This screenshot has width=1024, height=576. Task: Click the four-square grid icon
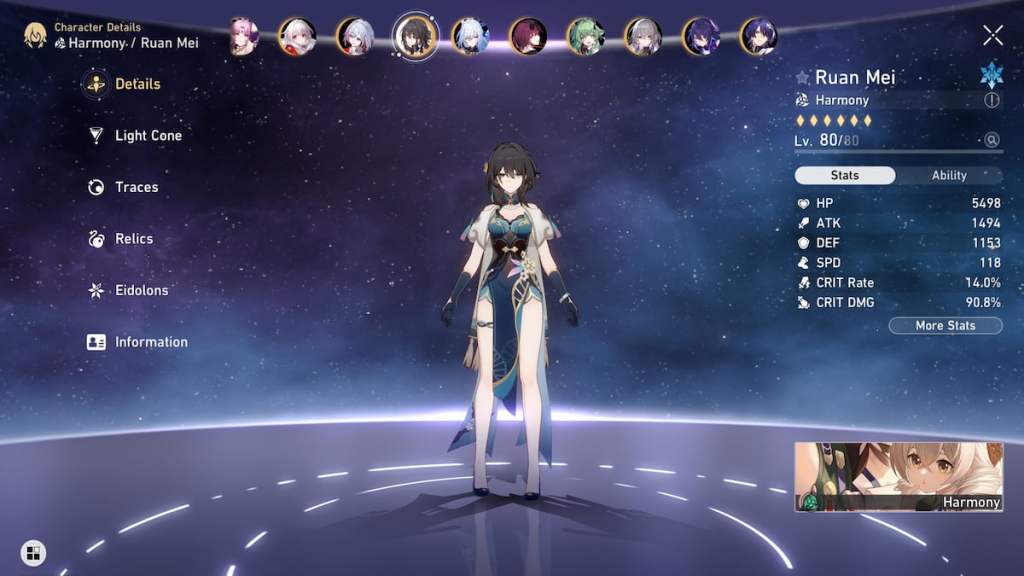click(x=33, y=552)
